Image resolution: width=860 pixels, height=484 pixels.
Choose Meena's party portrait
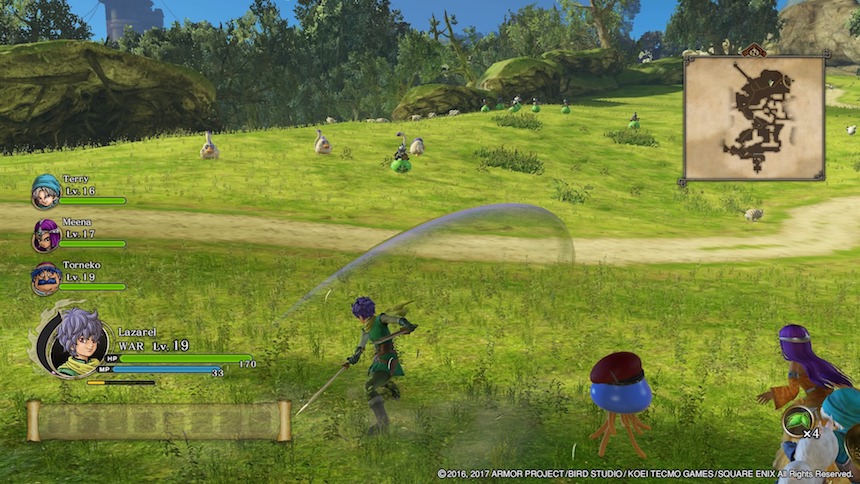click(x=45, y=235)
